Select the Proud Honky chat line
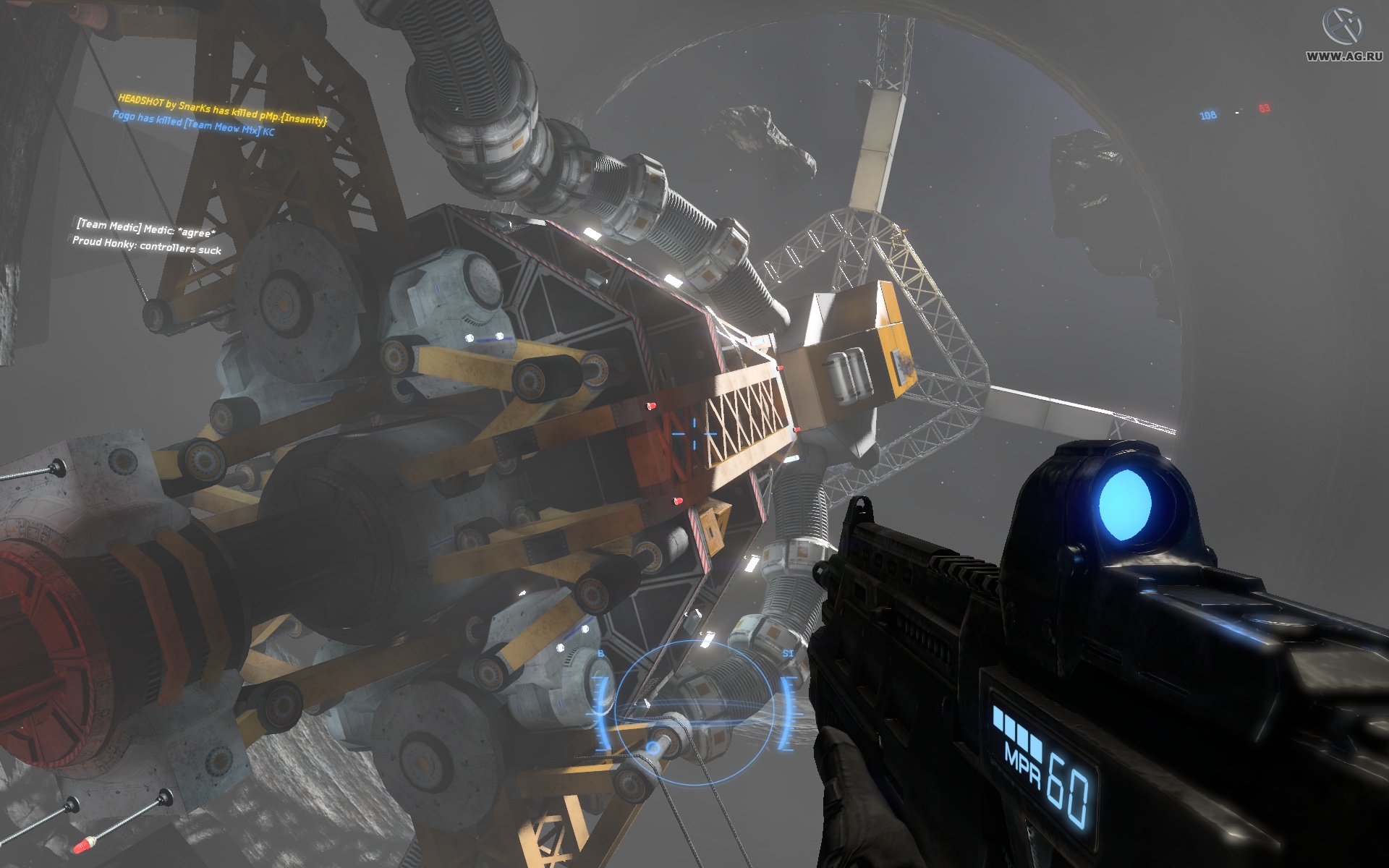Viewport: 1389px width, 868px height. click(148, 248)
